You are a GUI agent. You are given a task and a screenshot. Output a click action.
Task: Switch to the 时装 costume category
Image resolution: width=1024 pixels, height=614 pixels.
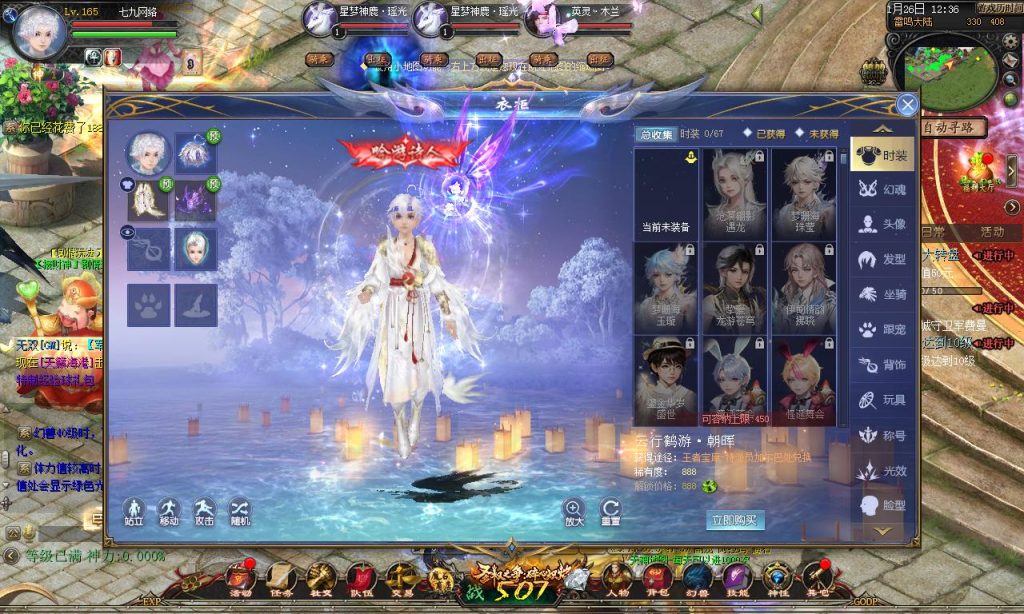(x=881, y=156)
